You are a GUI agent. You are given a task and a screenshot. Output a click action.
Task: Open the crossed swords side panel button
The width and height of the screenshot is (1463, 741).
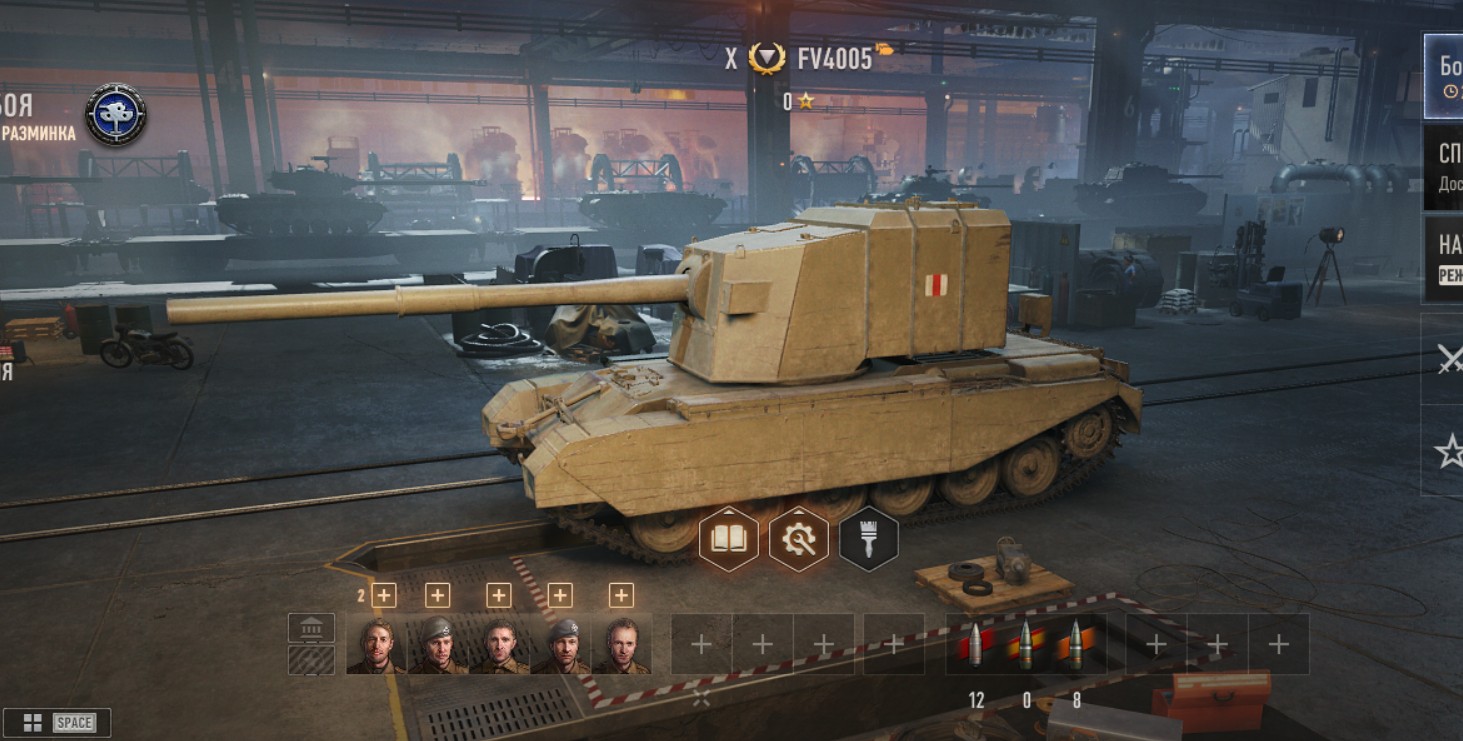click(x=1448, y=360)
